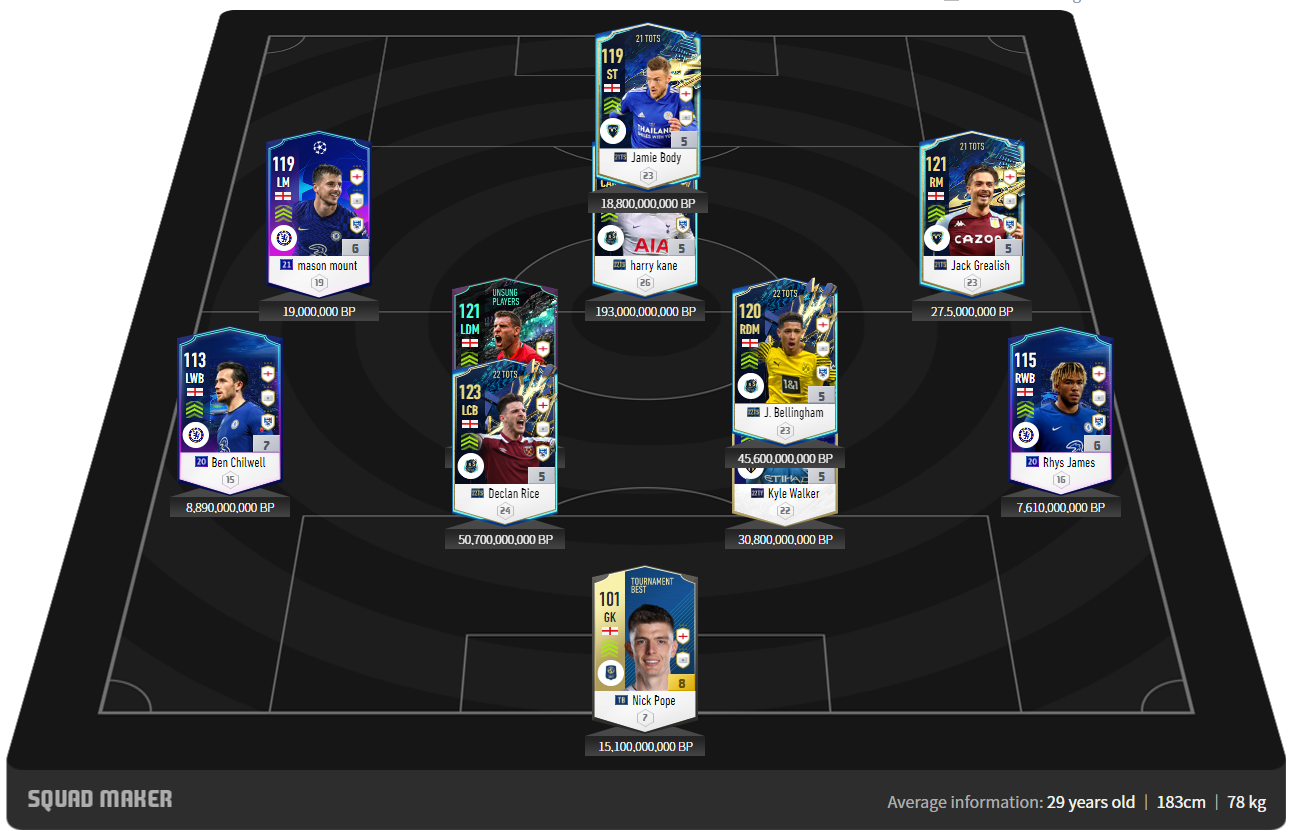The width and height of the screenshot is (1293, 833).
Task: Choose the J. Bellingham RDM card
Action: coord(784,360)
